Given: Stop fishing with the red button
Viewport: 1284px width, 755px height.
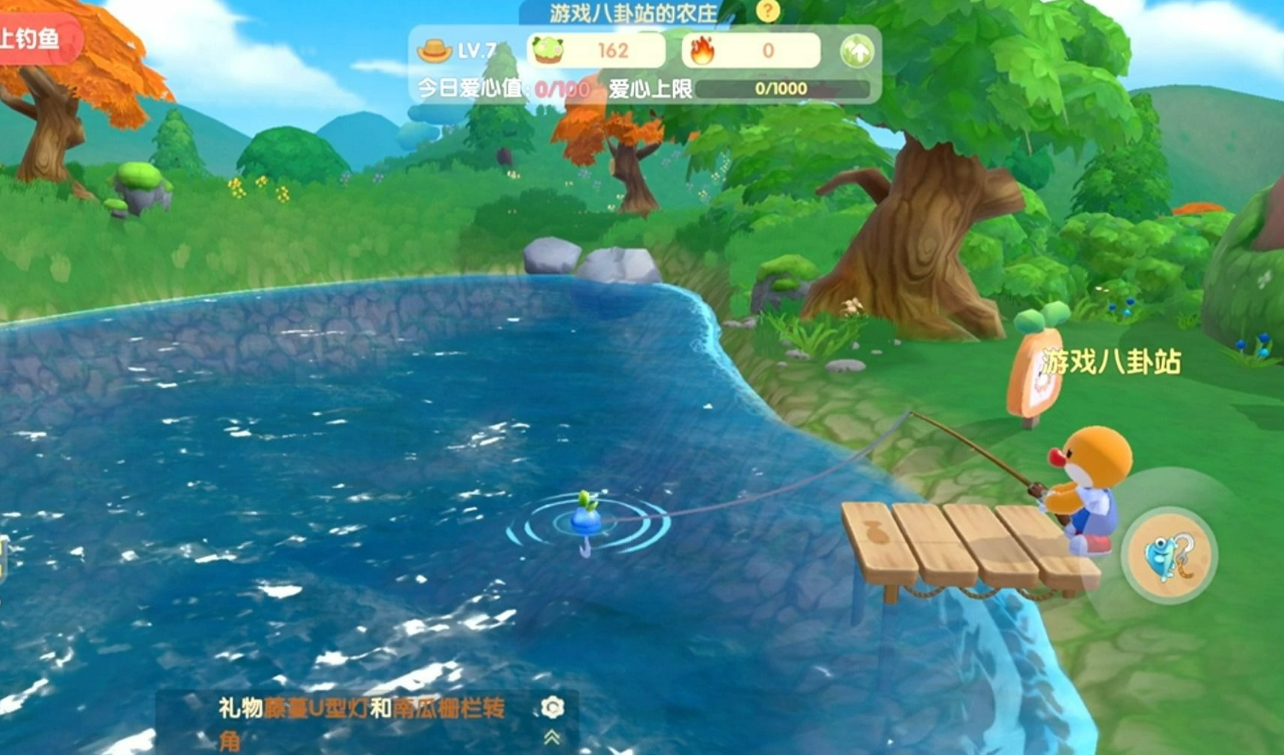Looking at the screenshot, I should [x=38, y=40].
